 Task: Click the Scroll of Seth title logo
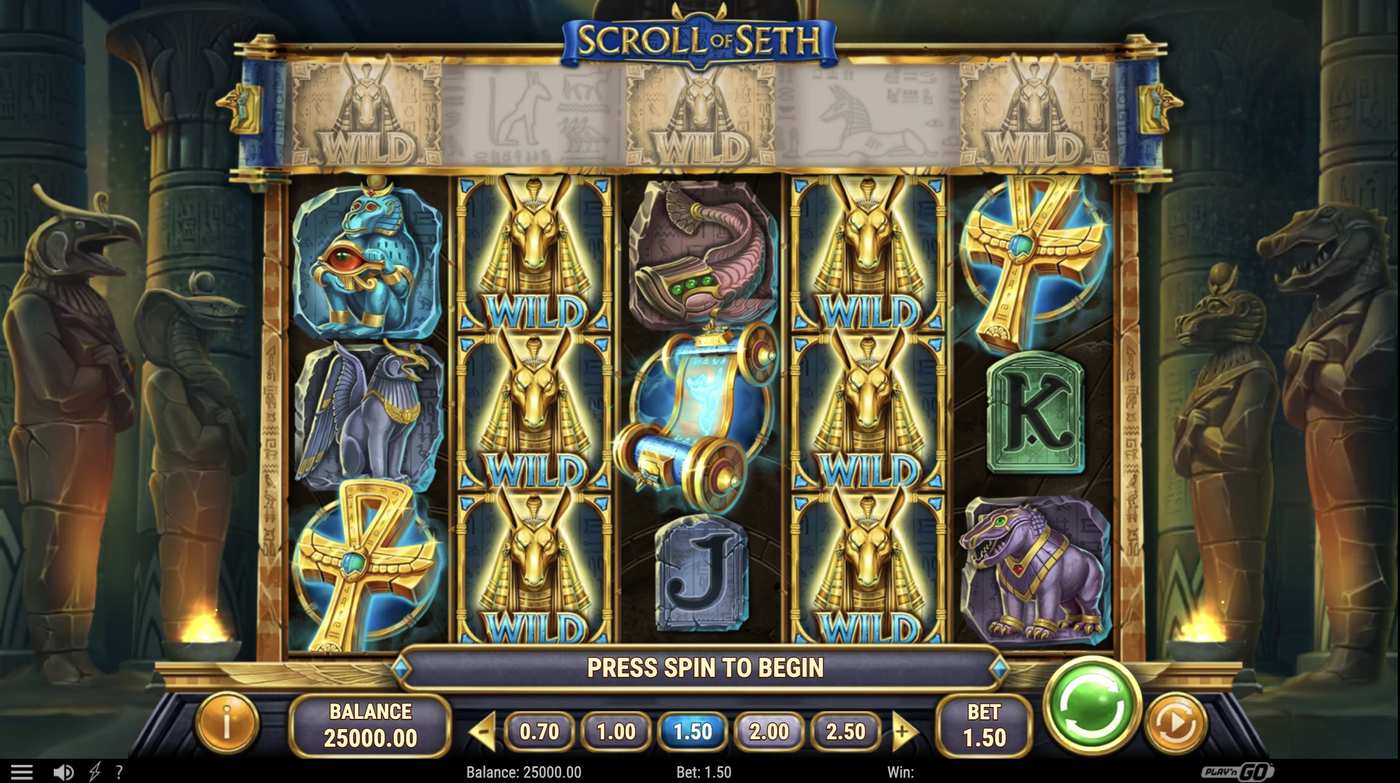point(700,40)
